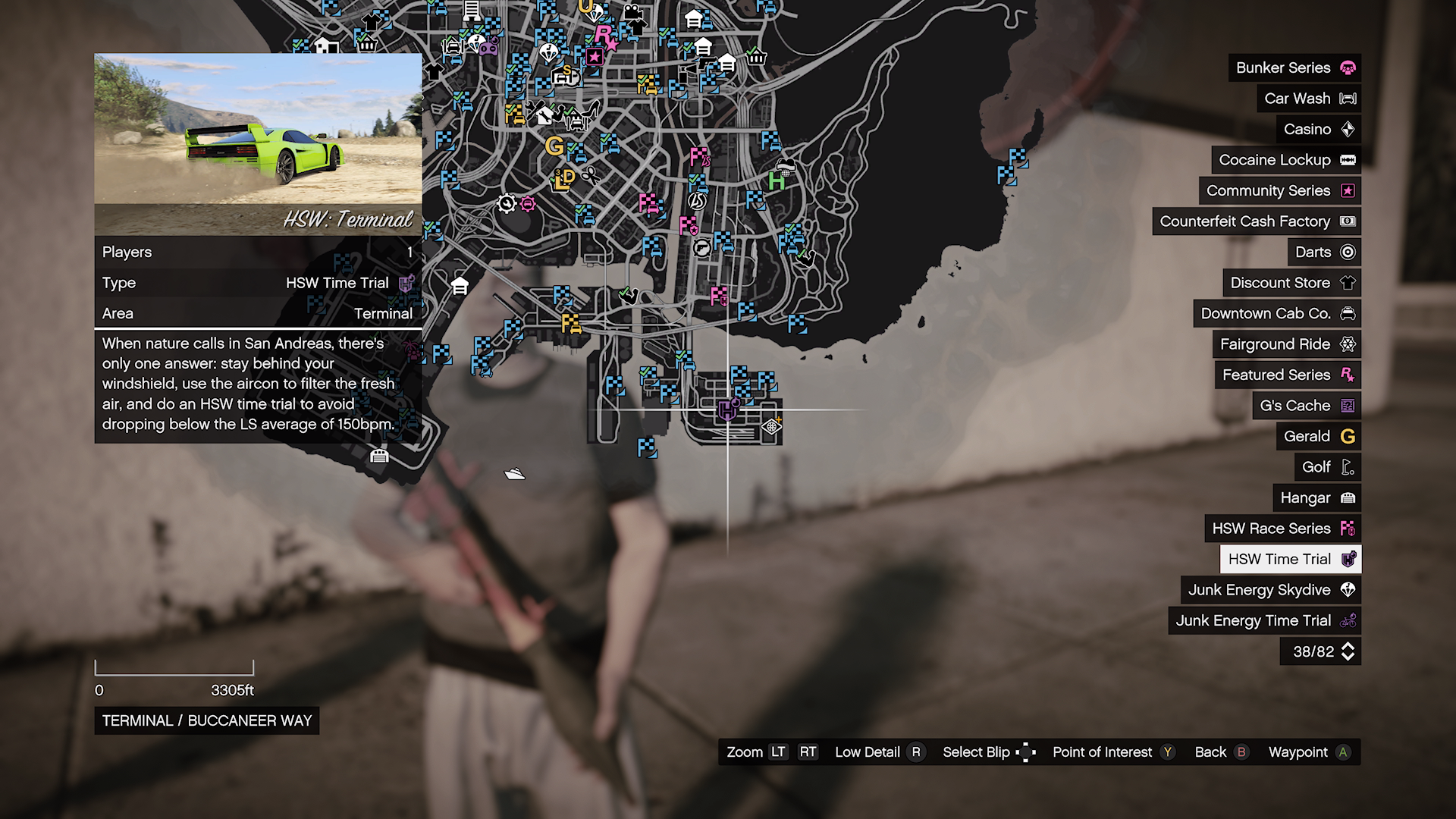The height and width of the screenshot is (819, 1456).
Task: Click the TERMINAL / BUCCANEER WAY location label
Action: (206, 721)
